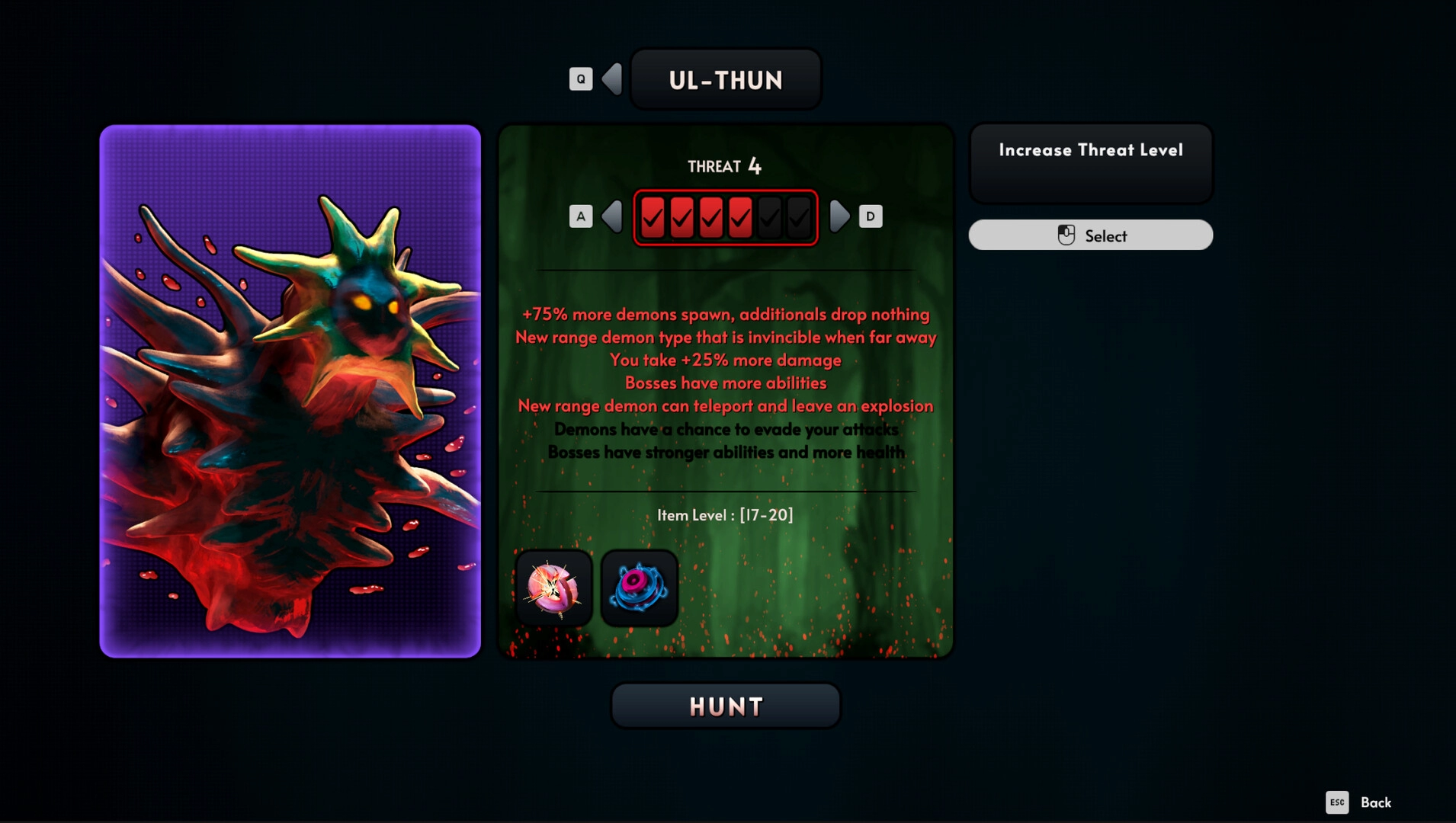Image resolution: width=1456 pixels, height=823 pixels.
Task: Inspect the pink exploding orb reward icon
Action: [554, 588]
